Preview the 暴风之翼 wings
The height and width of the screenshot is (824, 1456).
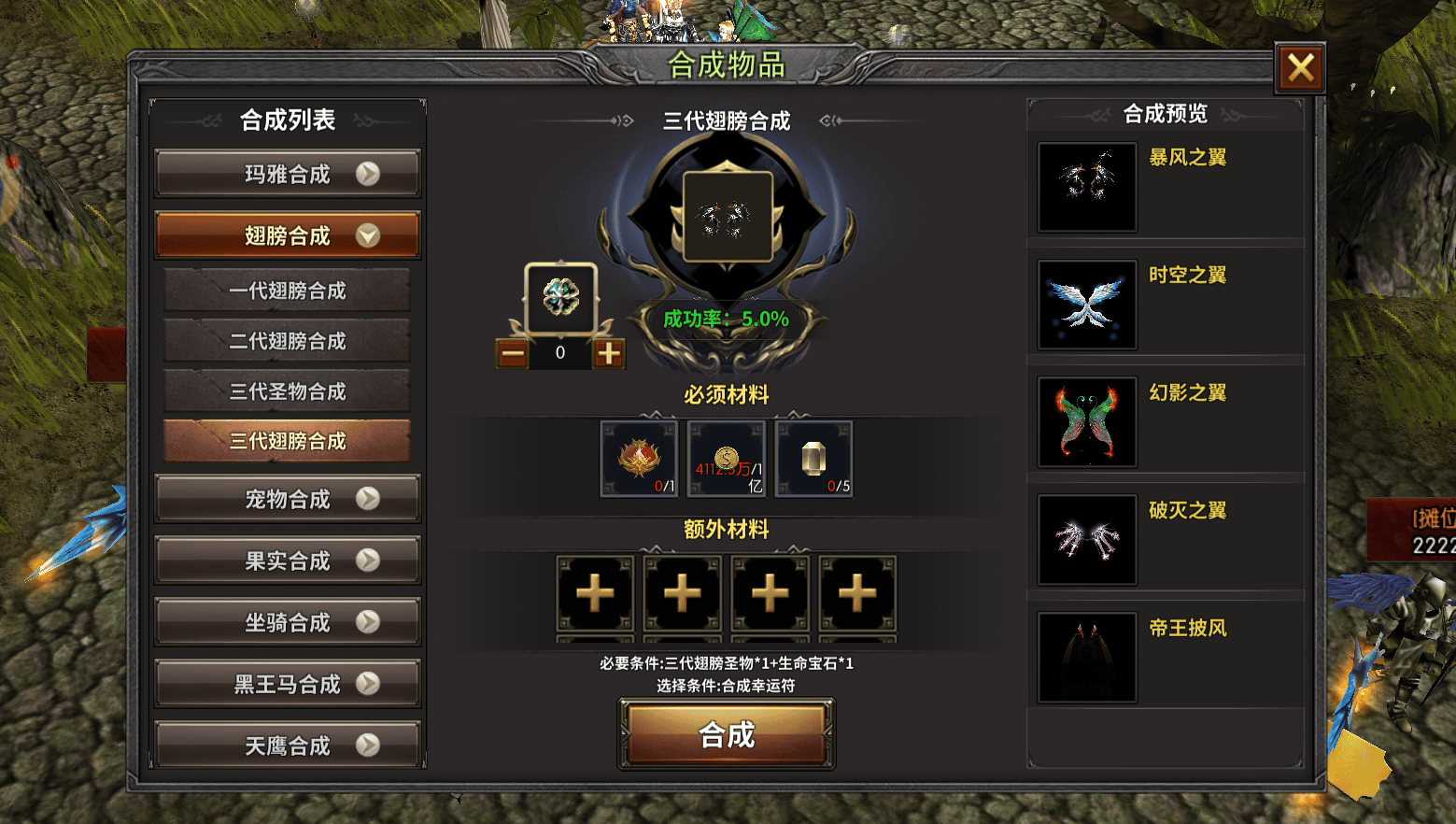(1088, 187)
